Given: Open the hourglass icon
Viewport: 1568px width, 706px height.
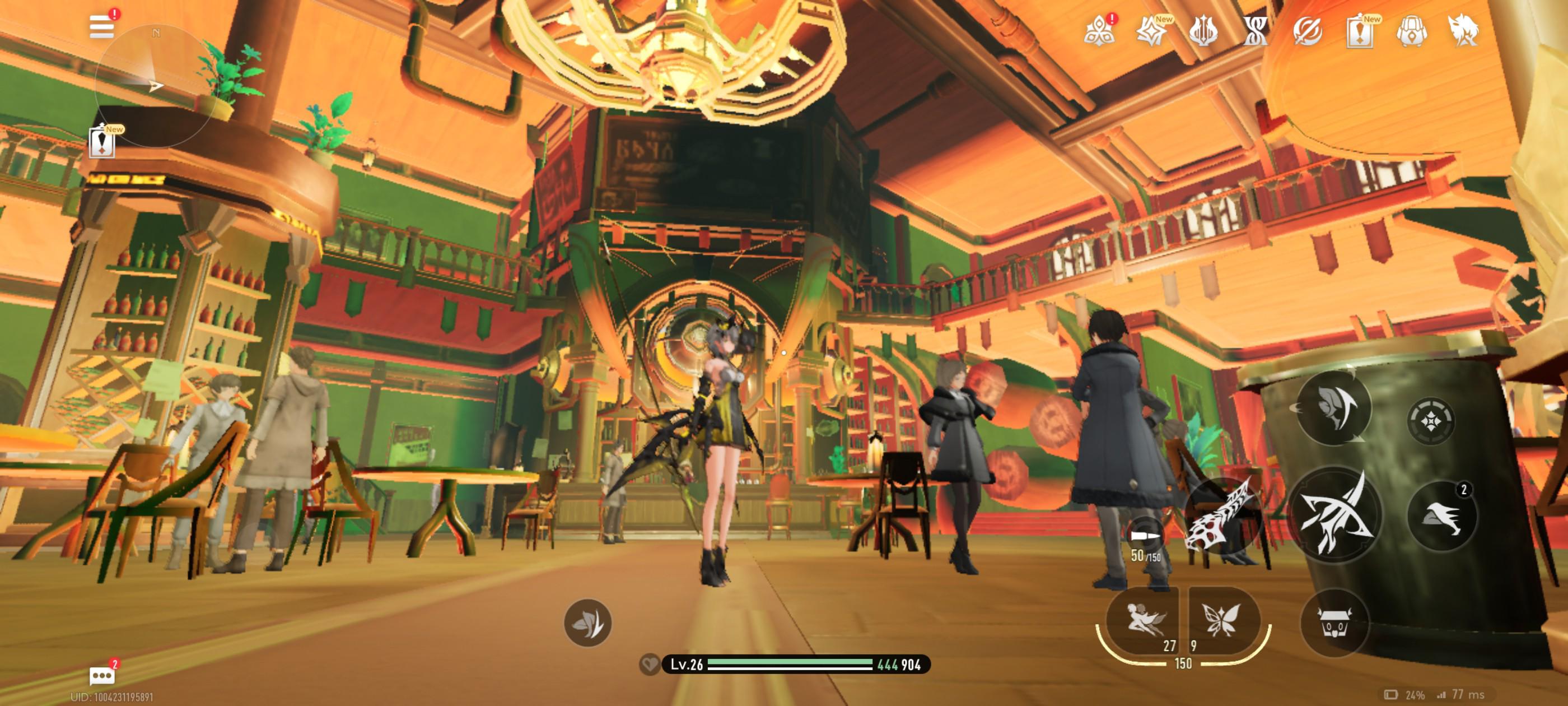Looking at the screenshot, I should tap(1255, 31).
